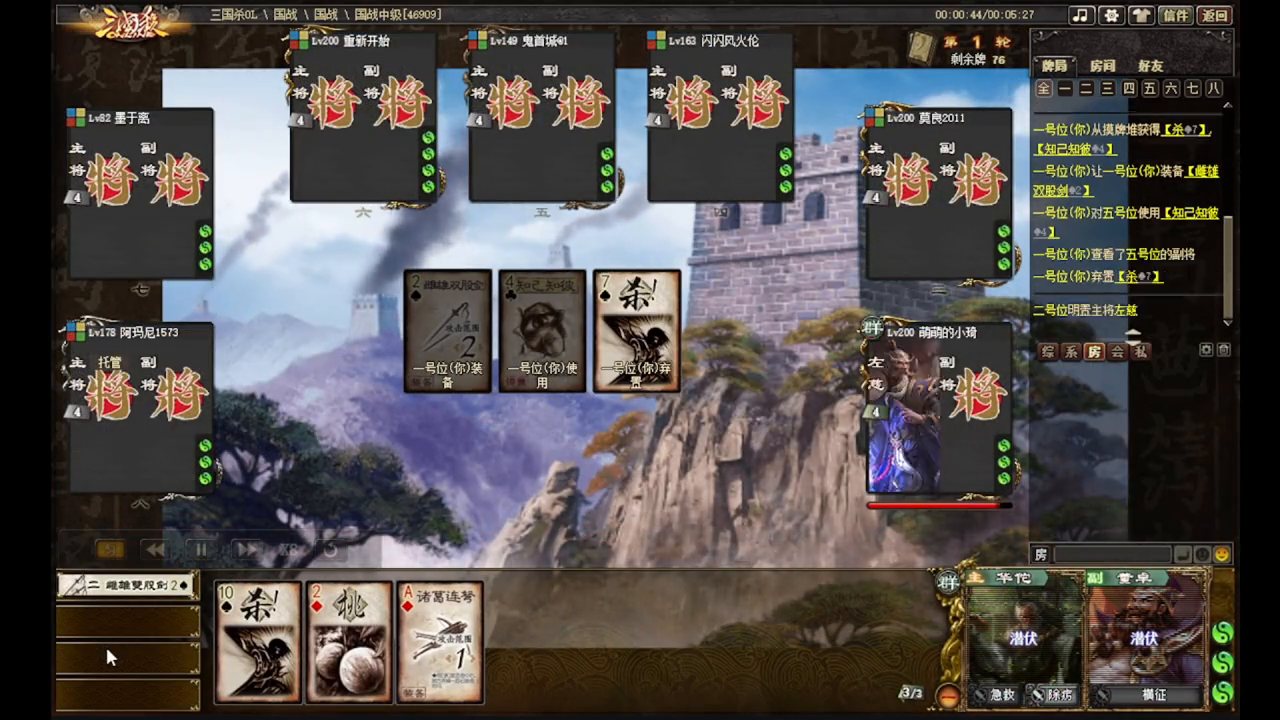Viewport: 1280px width, 720px height.
Task: Open the gear settings button
Action: coord(1110,15)
